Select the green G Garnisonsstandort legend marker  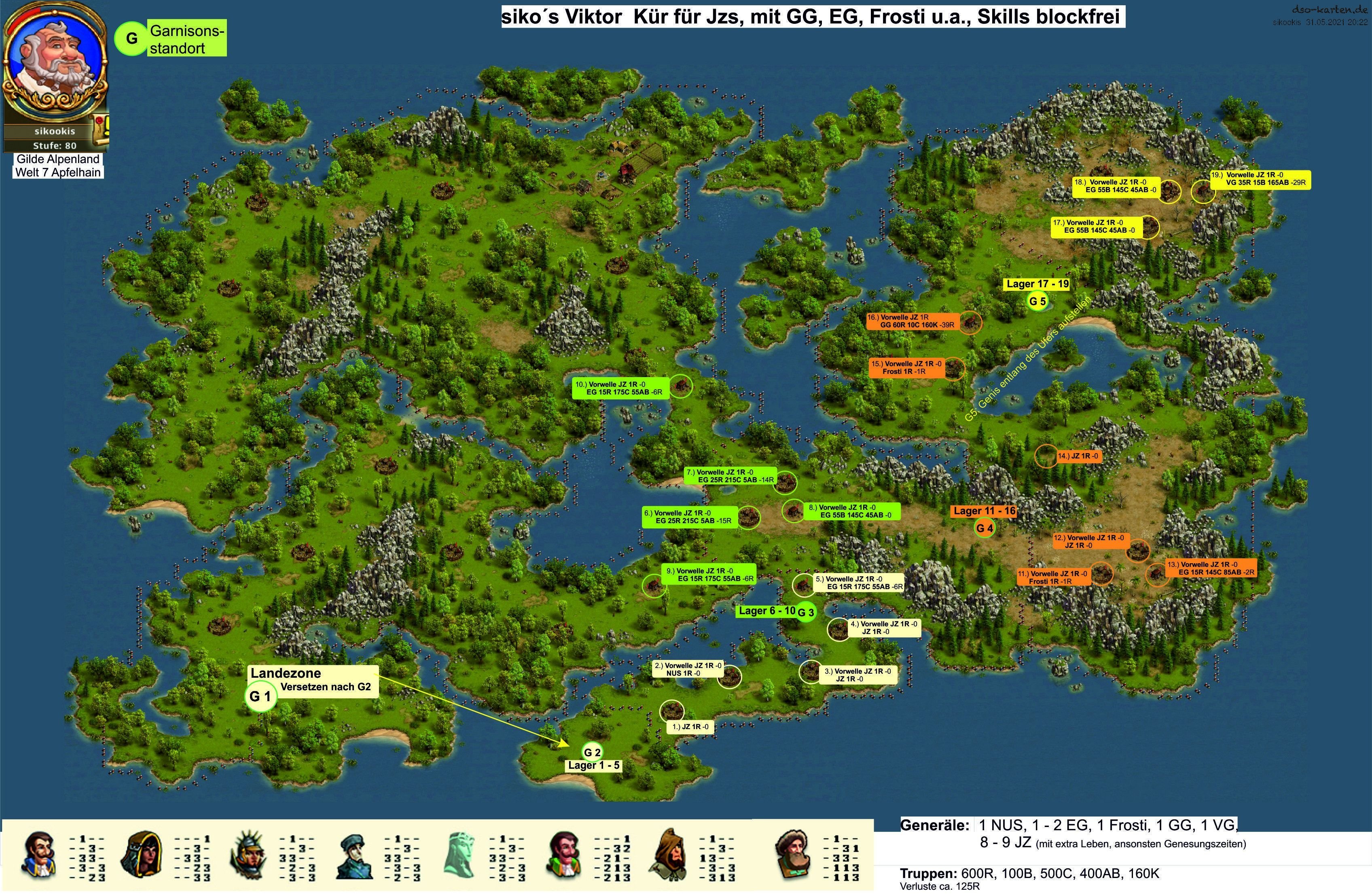click(131, 38)
